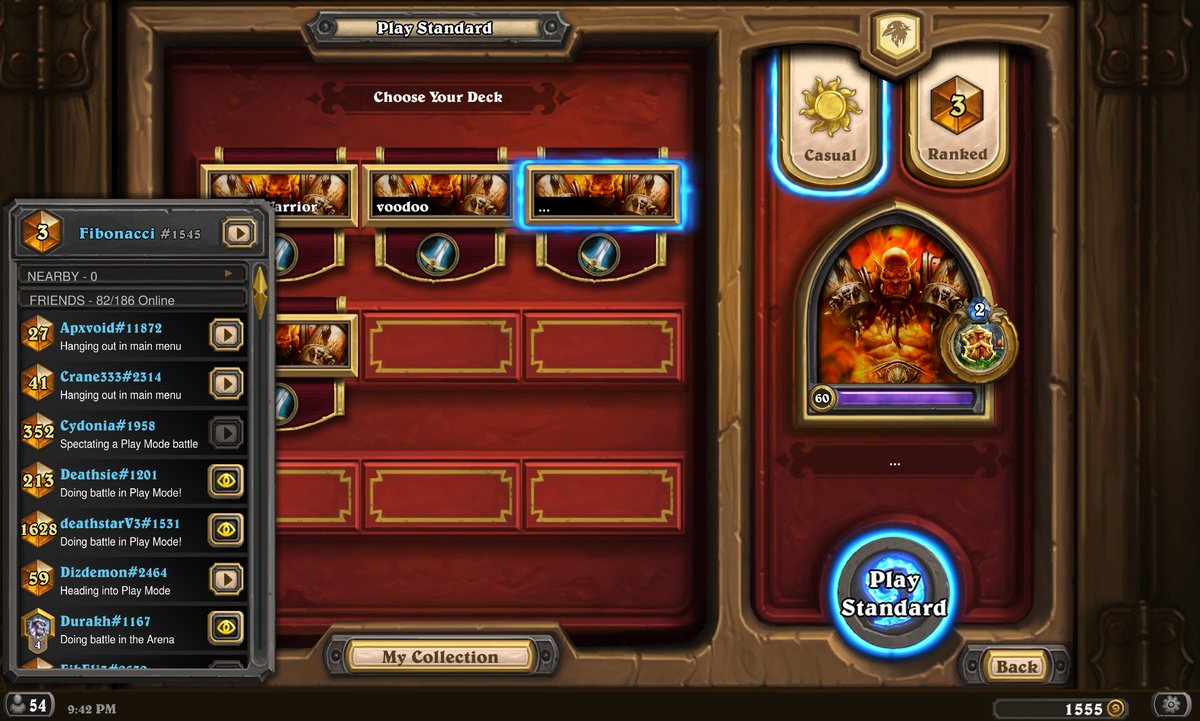The image size is (1200, 721).
Task: Expand the Nearby players section
Action: coord(132,275)
